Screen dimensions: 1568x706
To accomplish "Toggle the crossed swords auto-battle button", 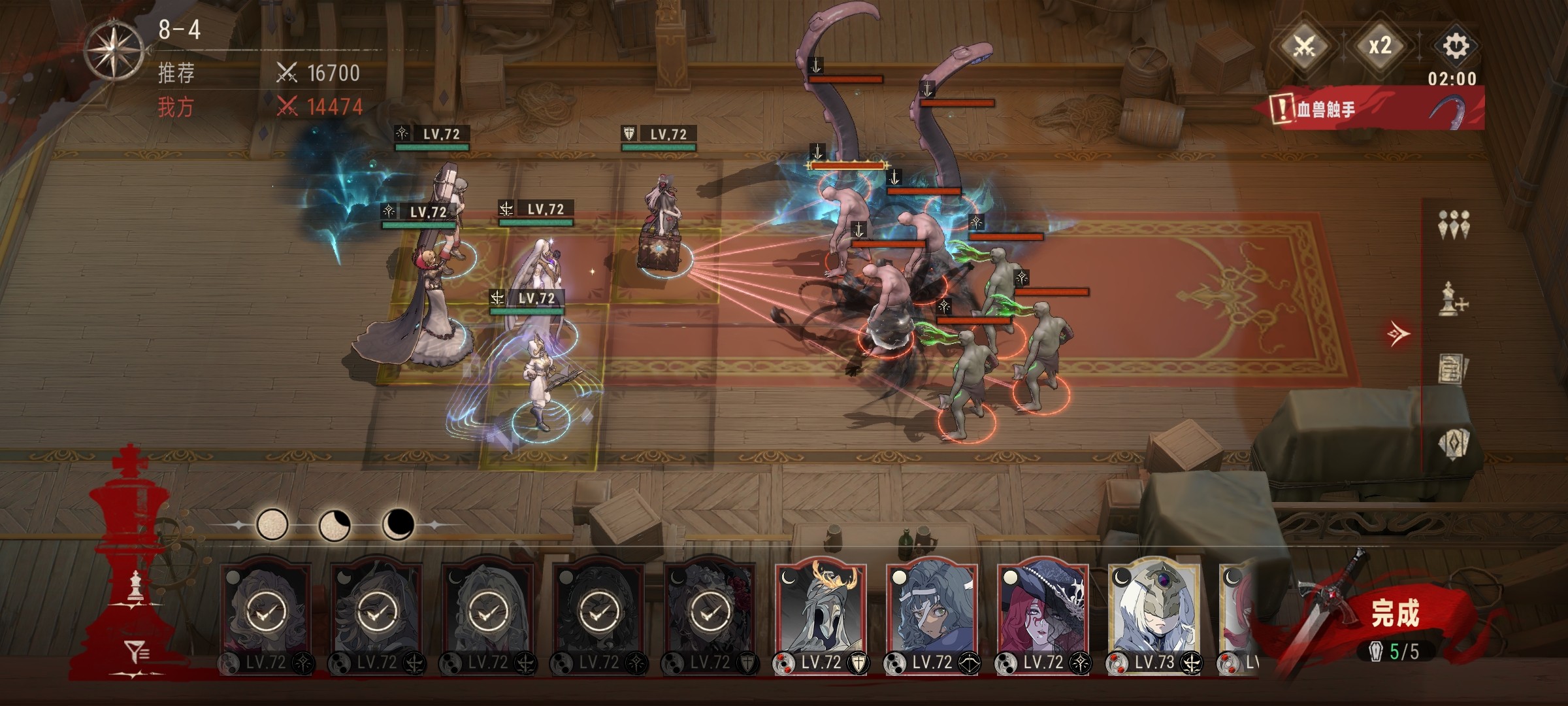I will [x=1305, y=46].
